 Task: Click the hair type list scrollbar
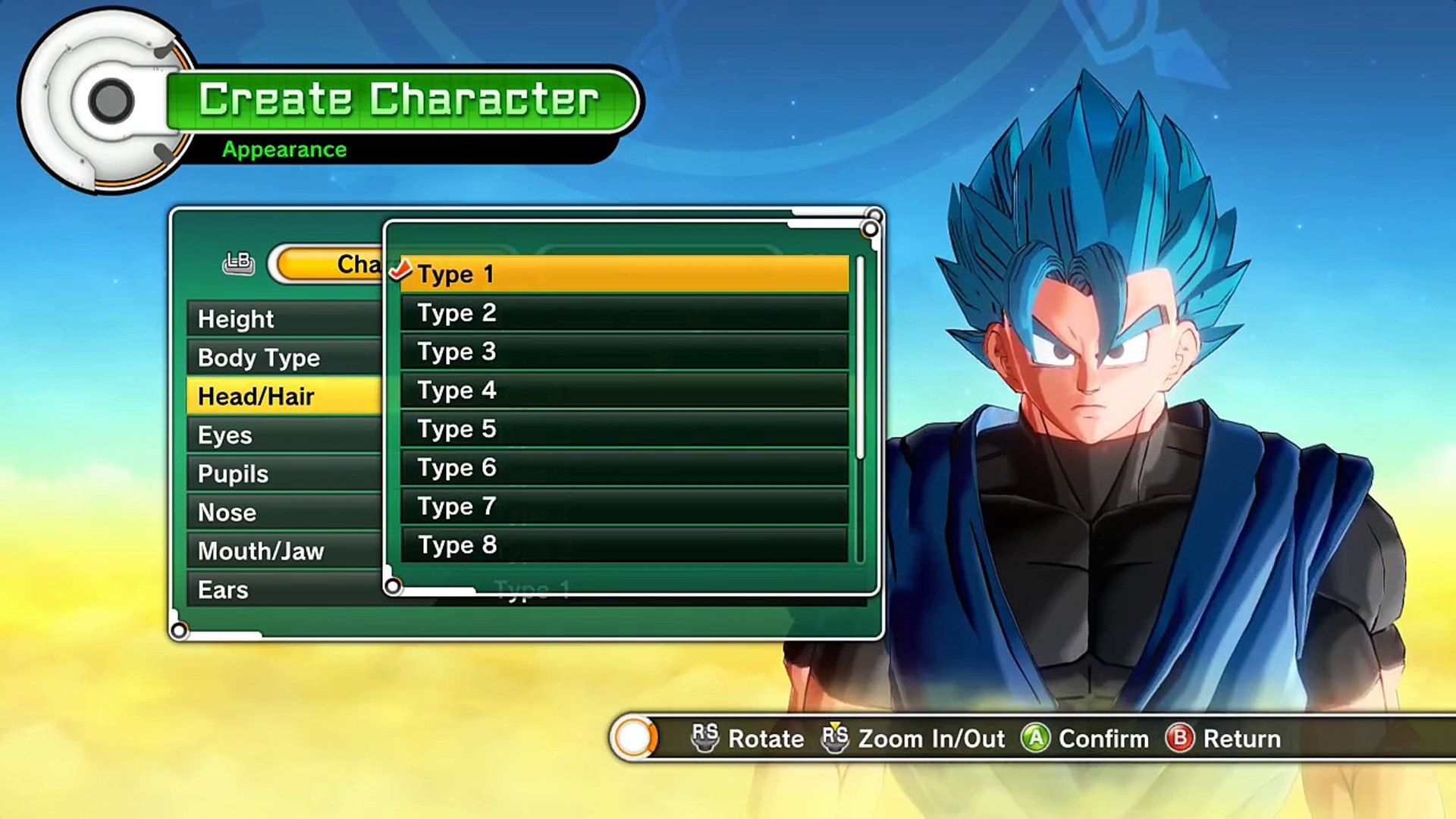pyautogui.click(x=860, y=358)
